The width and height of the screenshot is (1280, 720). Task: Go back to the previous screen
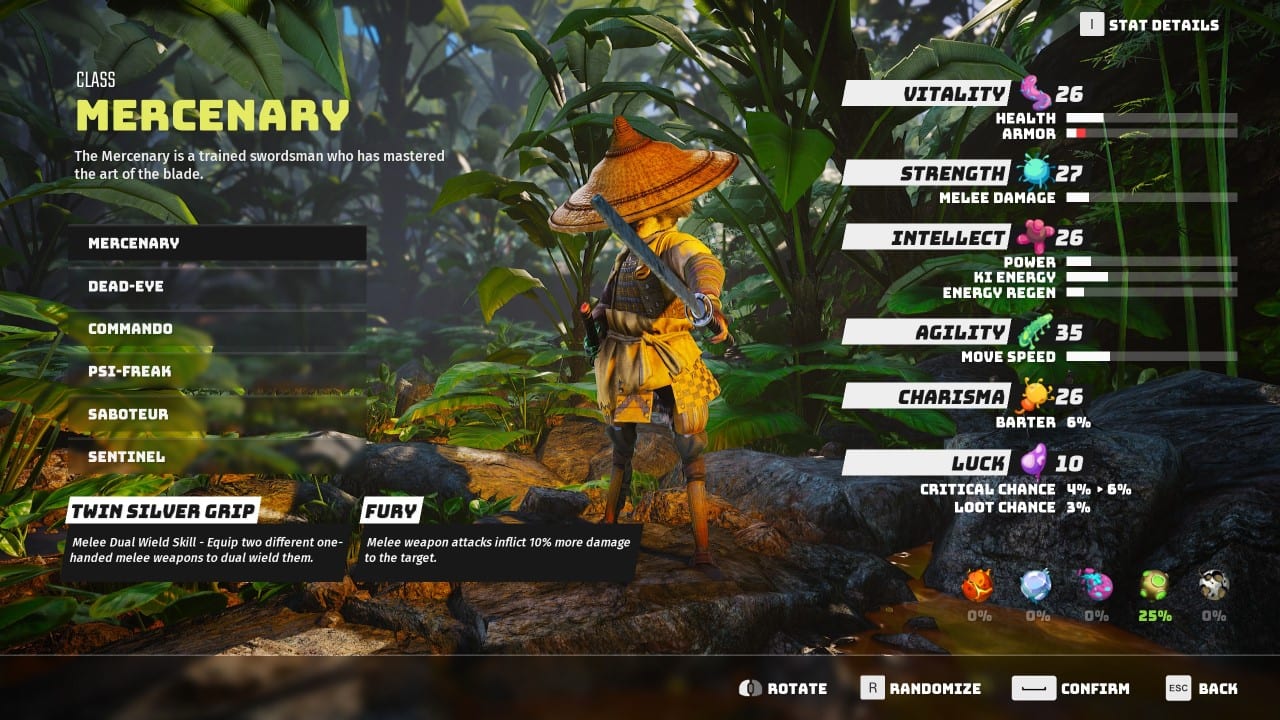click(1202, 688)
